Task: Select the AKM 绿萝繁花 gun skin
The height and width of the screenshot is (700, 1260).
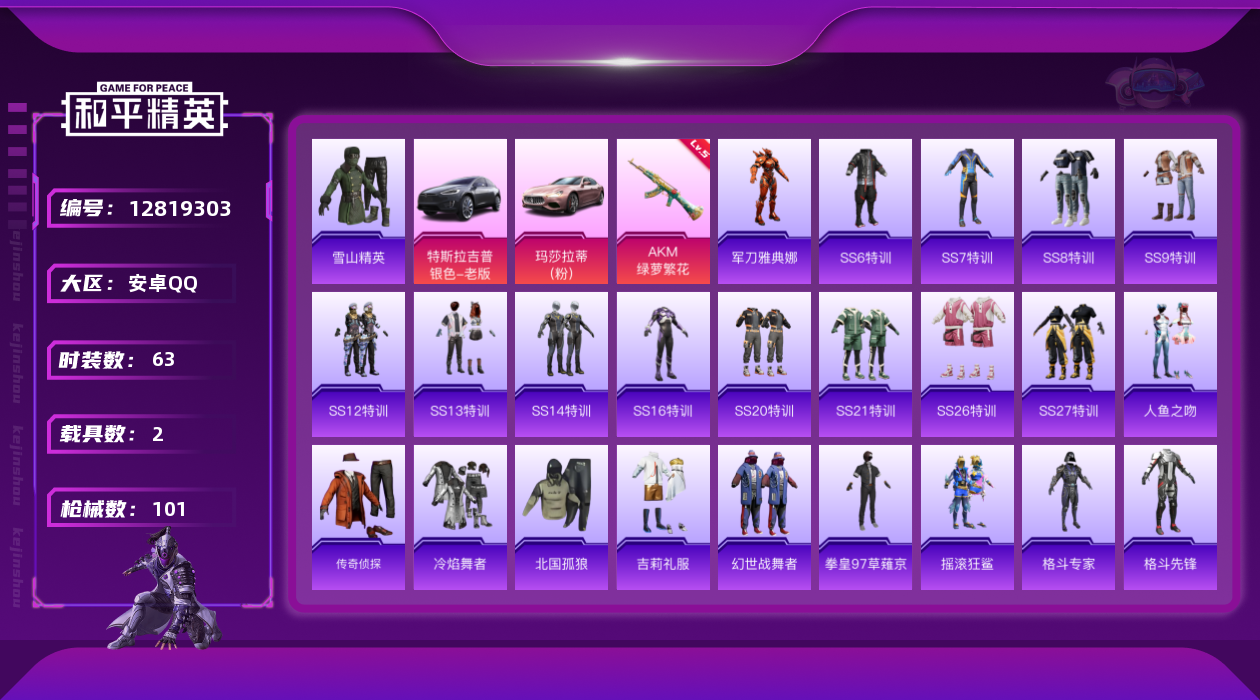Action: (x=663, y=211)
